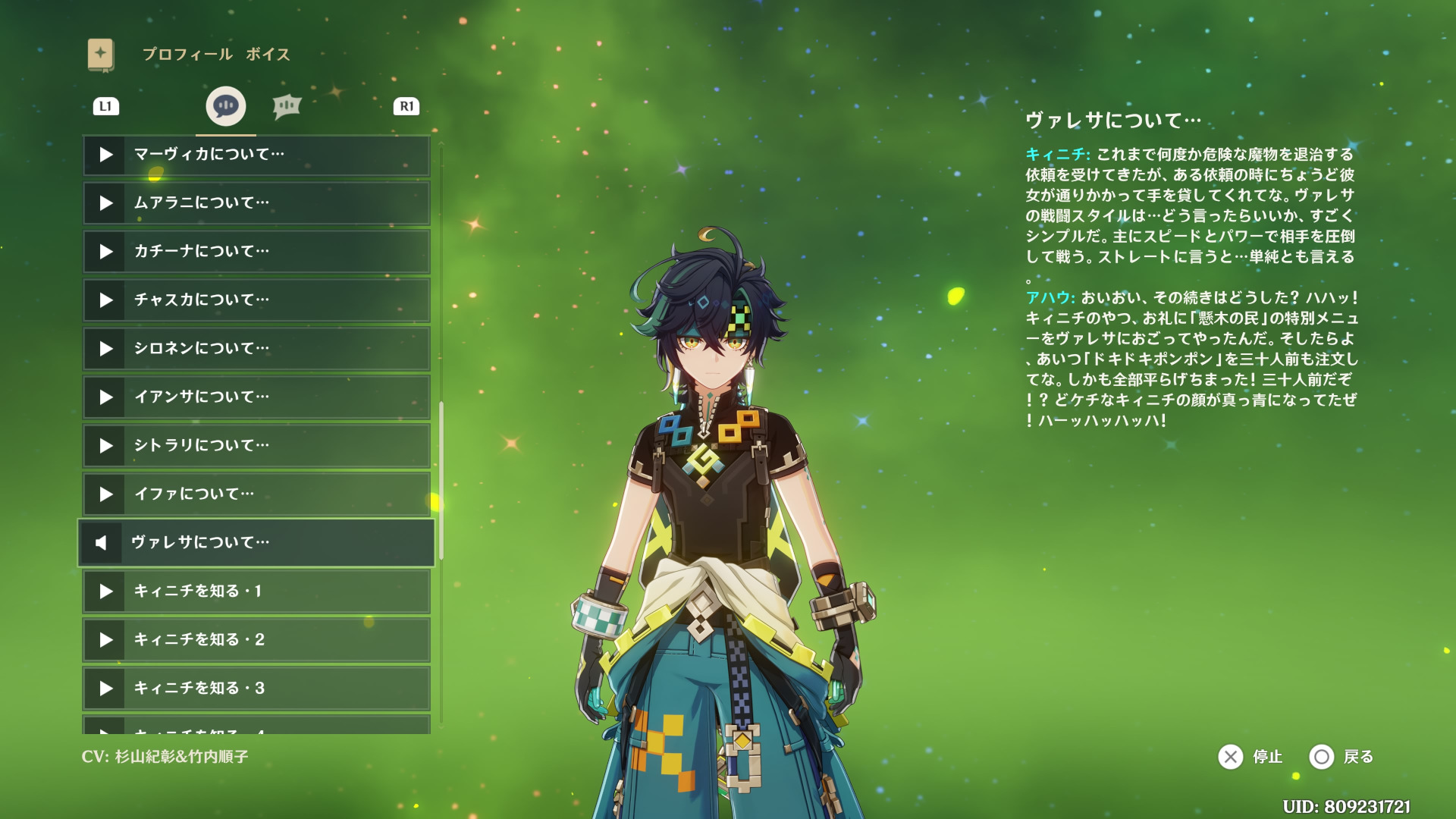Choose the シロネンについて voice entry

coord(256,349)
